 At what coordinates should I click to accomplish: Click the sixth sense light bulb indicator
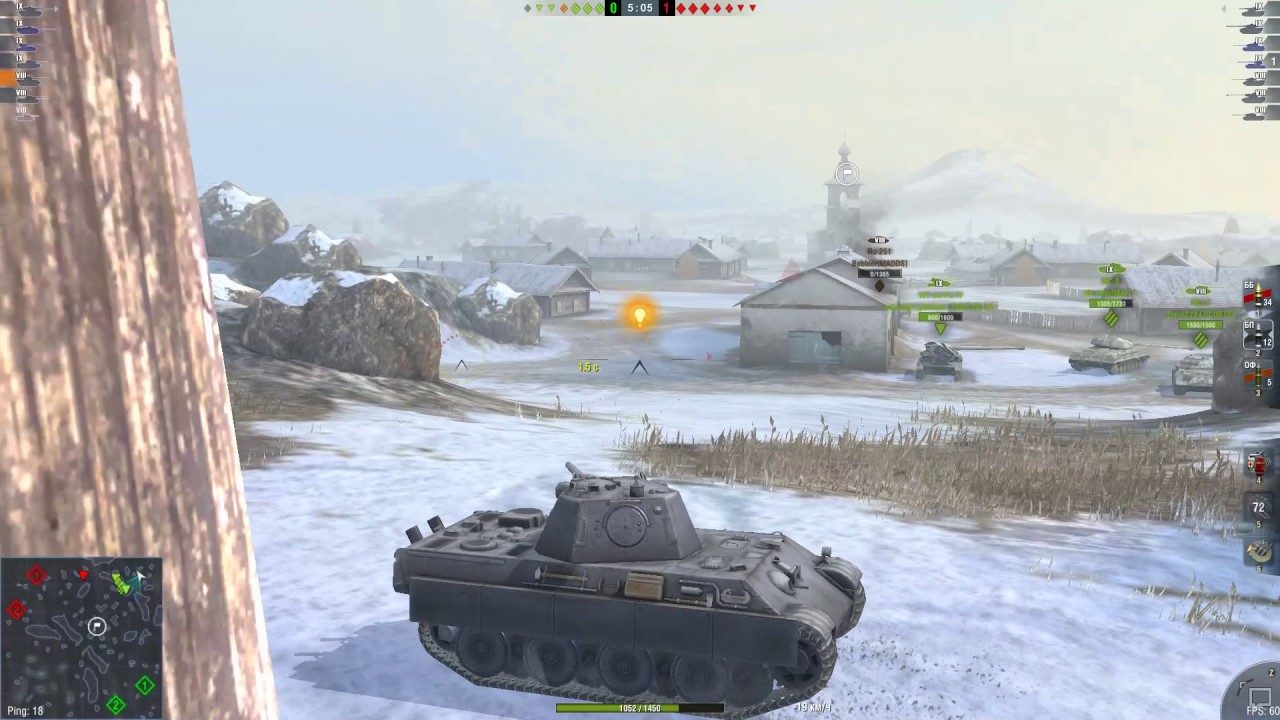[x=640, y=316]
